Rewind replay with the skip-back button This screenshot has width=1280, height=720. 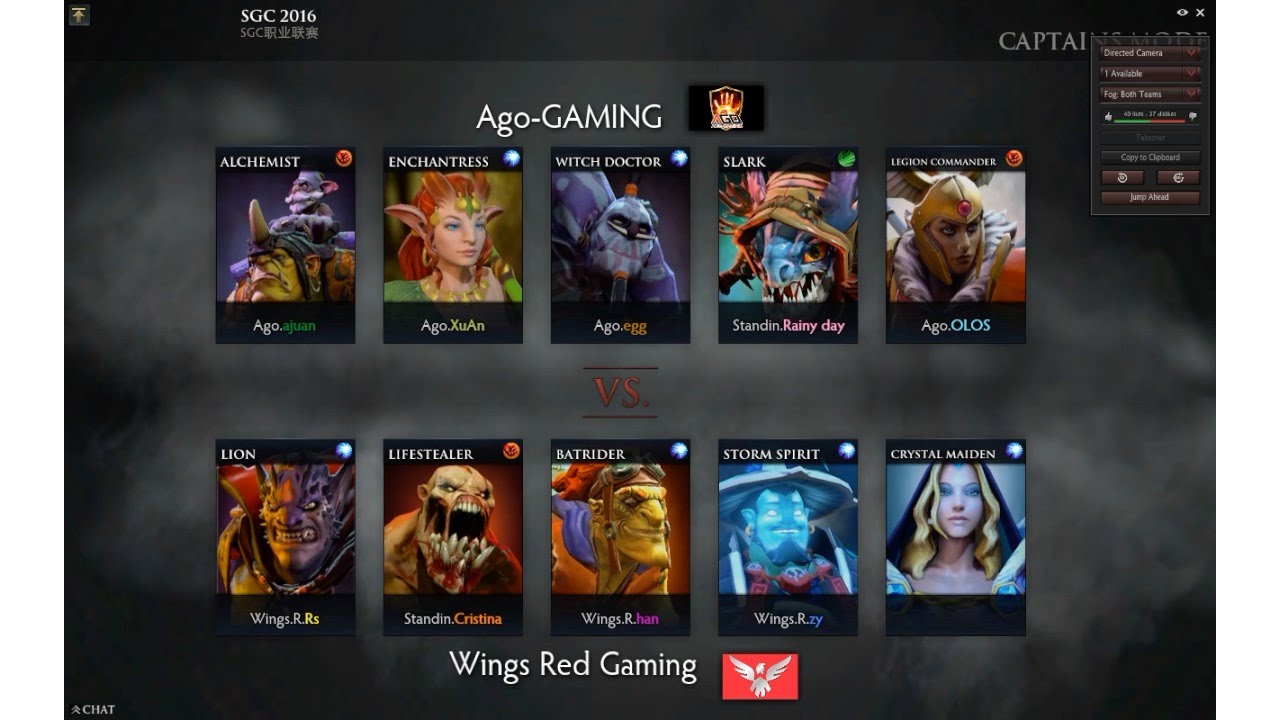pyautogui.click(x=1122, y=177)
